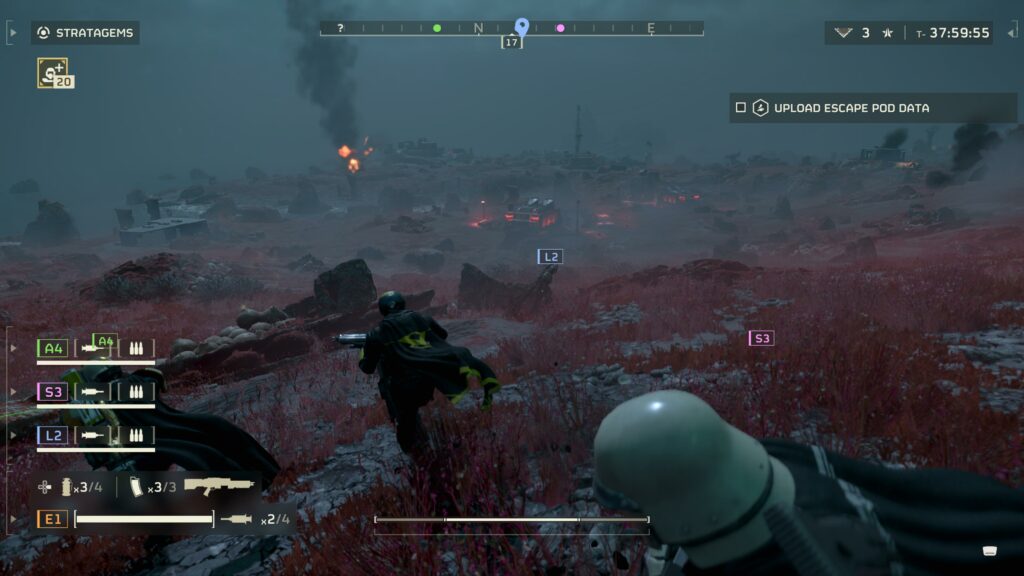Screen dimensions: 1024x576
Task: Click the L2 teammate marker in the field
Action: click(550, 257)
